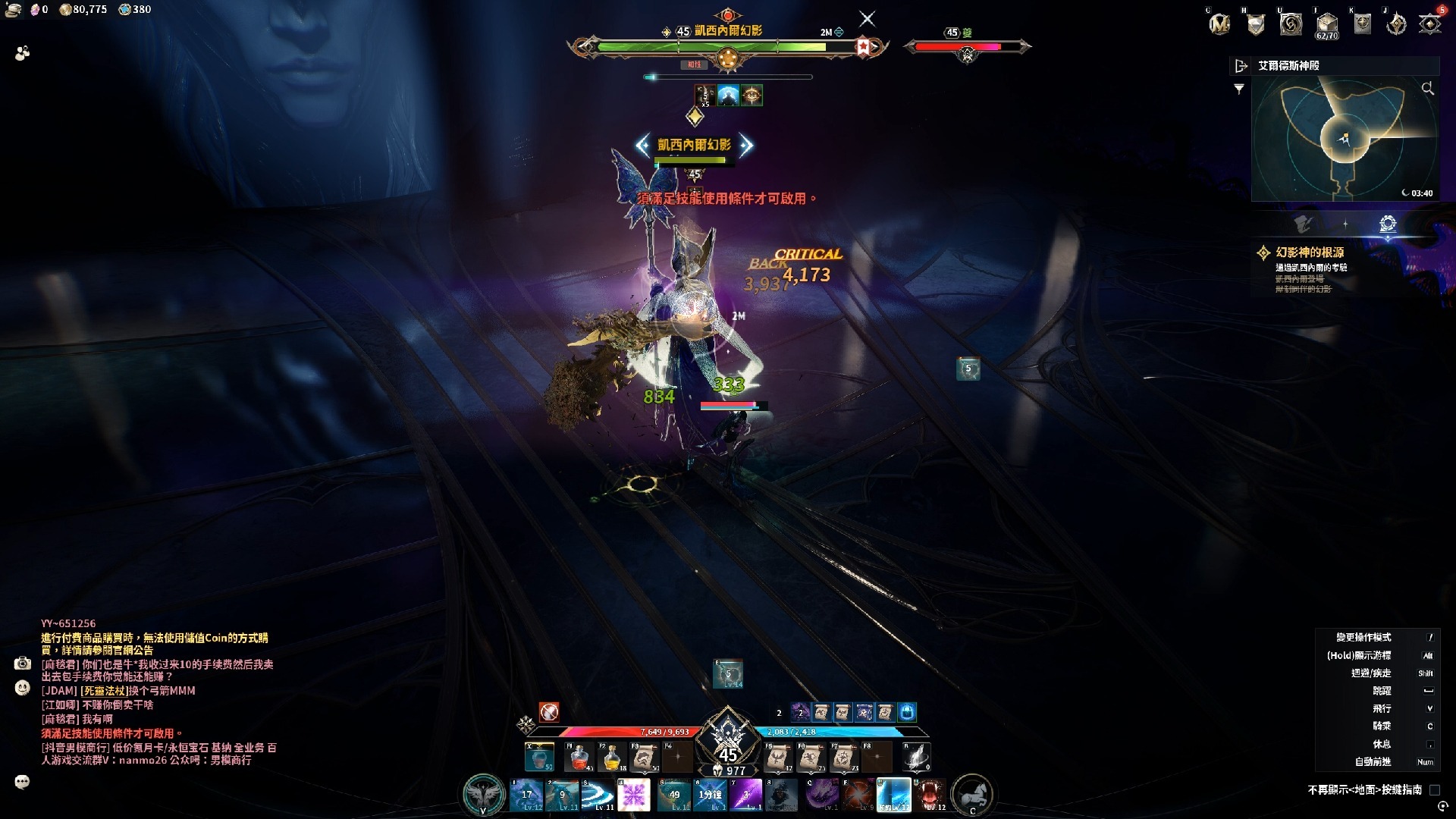The width and height of the screenshot is (1456, 819).
Task: Open the gold M menu icon
Action: 1219,24
